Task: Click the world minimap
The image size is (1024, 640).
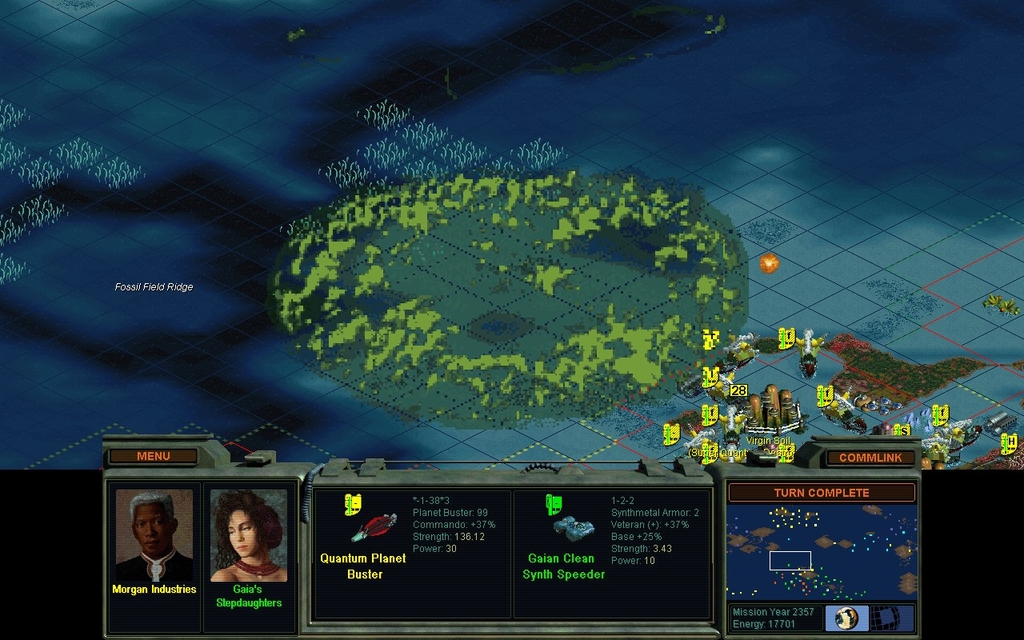Action: pyautogui.click(x=821, y=553)
